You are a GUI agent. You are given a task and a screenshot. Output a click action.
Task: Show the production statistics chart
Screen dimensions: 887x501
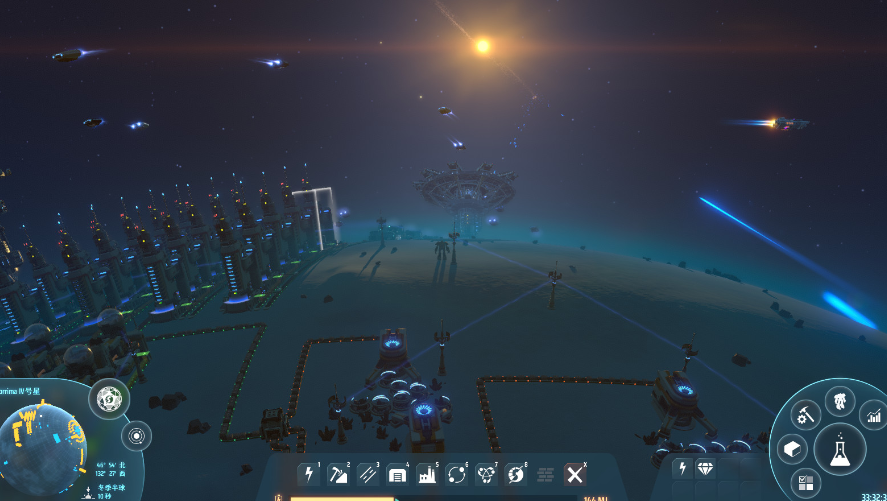click(x=872, y=414)
